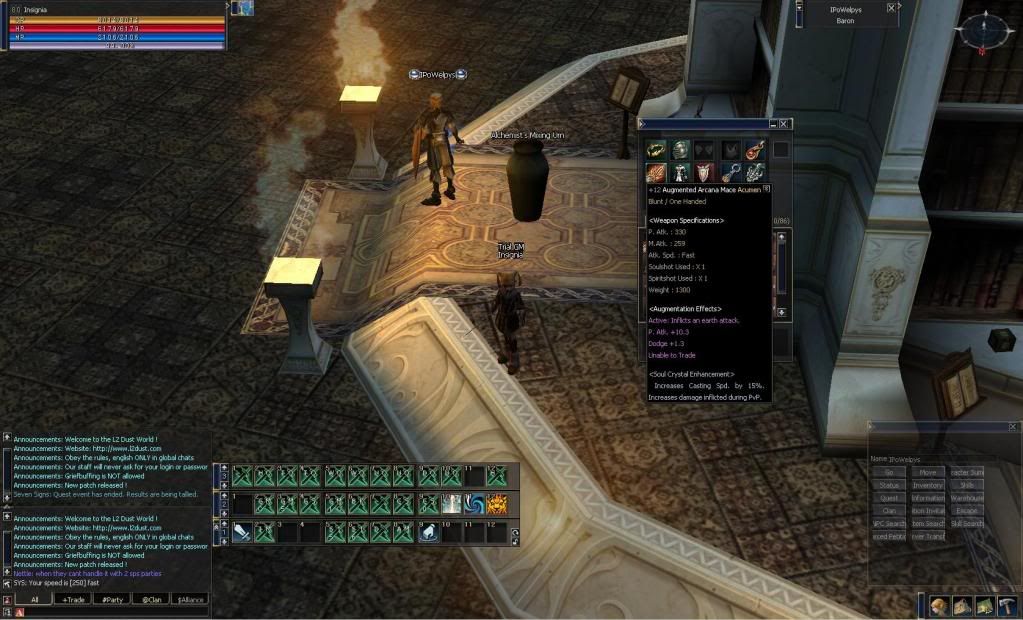Image resolution: width=1023 pixels, height=620 pixels.
Task: Open the @Clan chat tab
Action: coord(150,599)
